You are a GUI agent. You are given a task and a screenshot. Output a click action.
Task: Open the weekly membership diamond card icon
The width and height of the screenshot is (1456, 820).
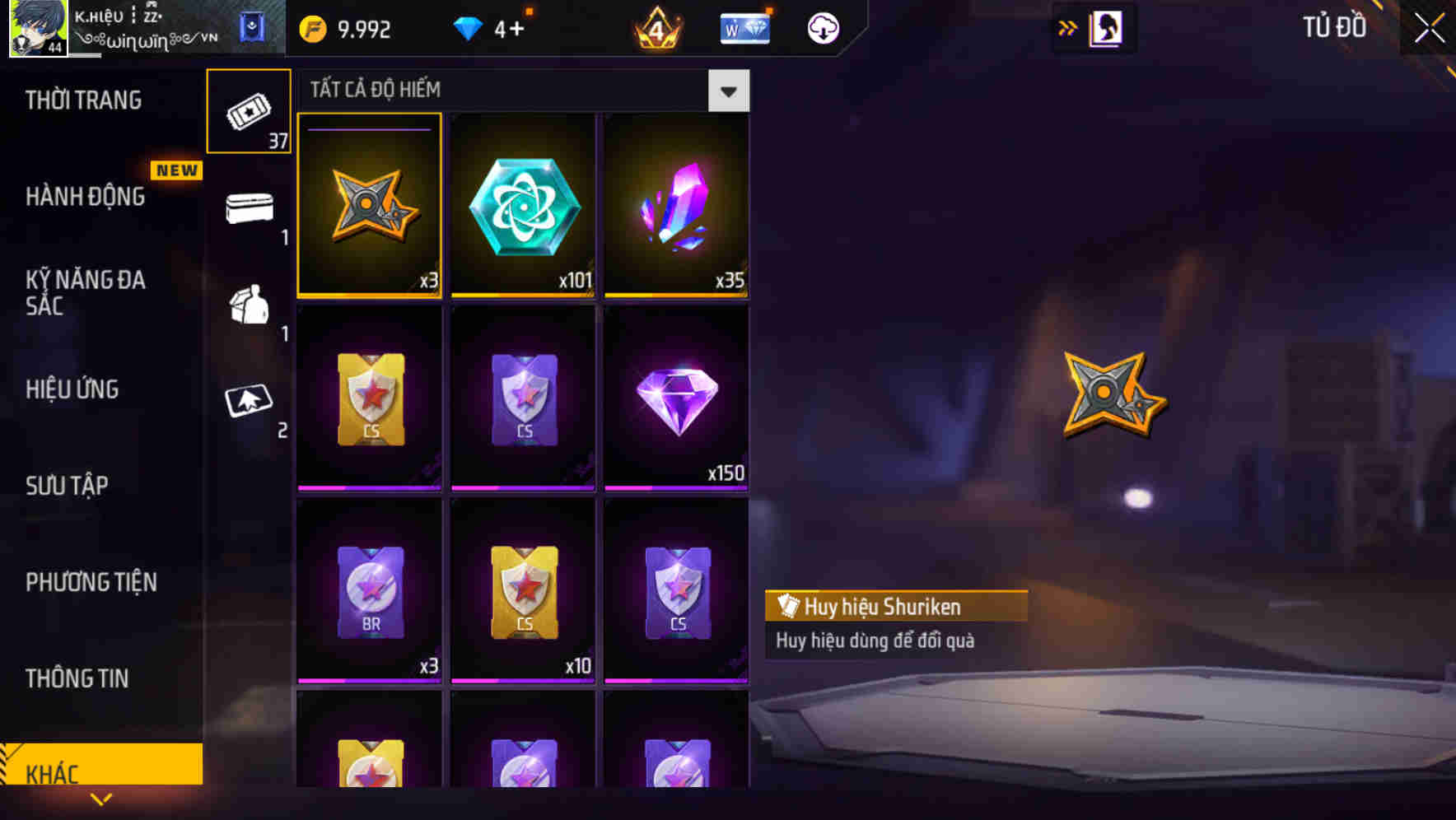(x=744, y=27)
